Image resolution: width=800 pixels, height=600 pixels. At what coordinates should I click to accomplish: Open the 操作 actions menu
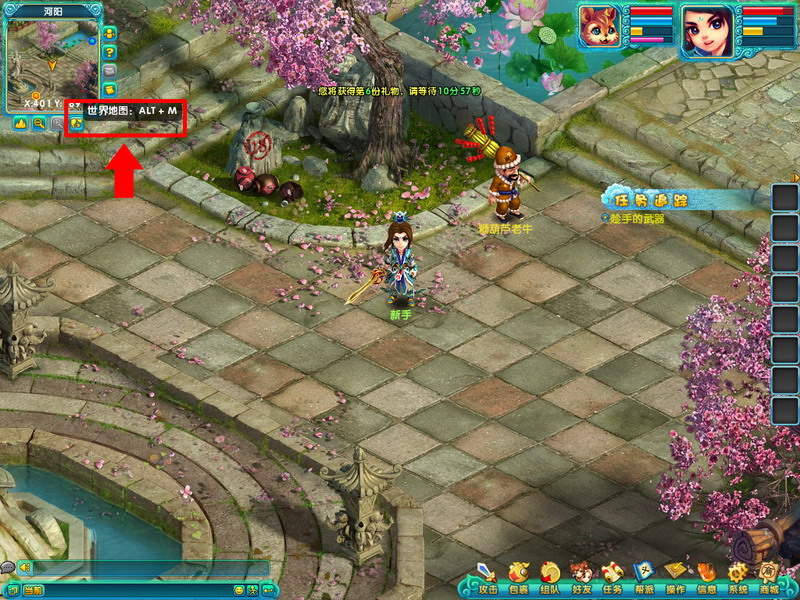[x=675, y=576]
